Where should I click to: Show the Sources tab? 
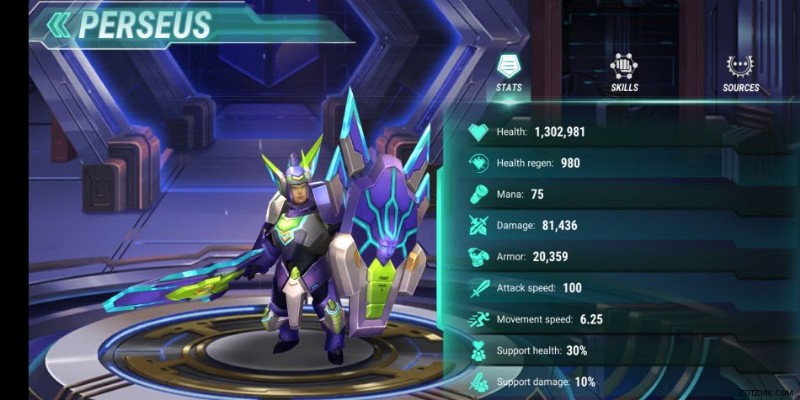click(741, 72)
